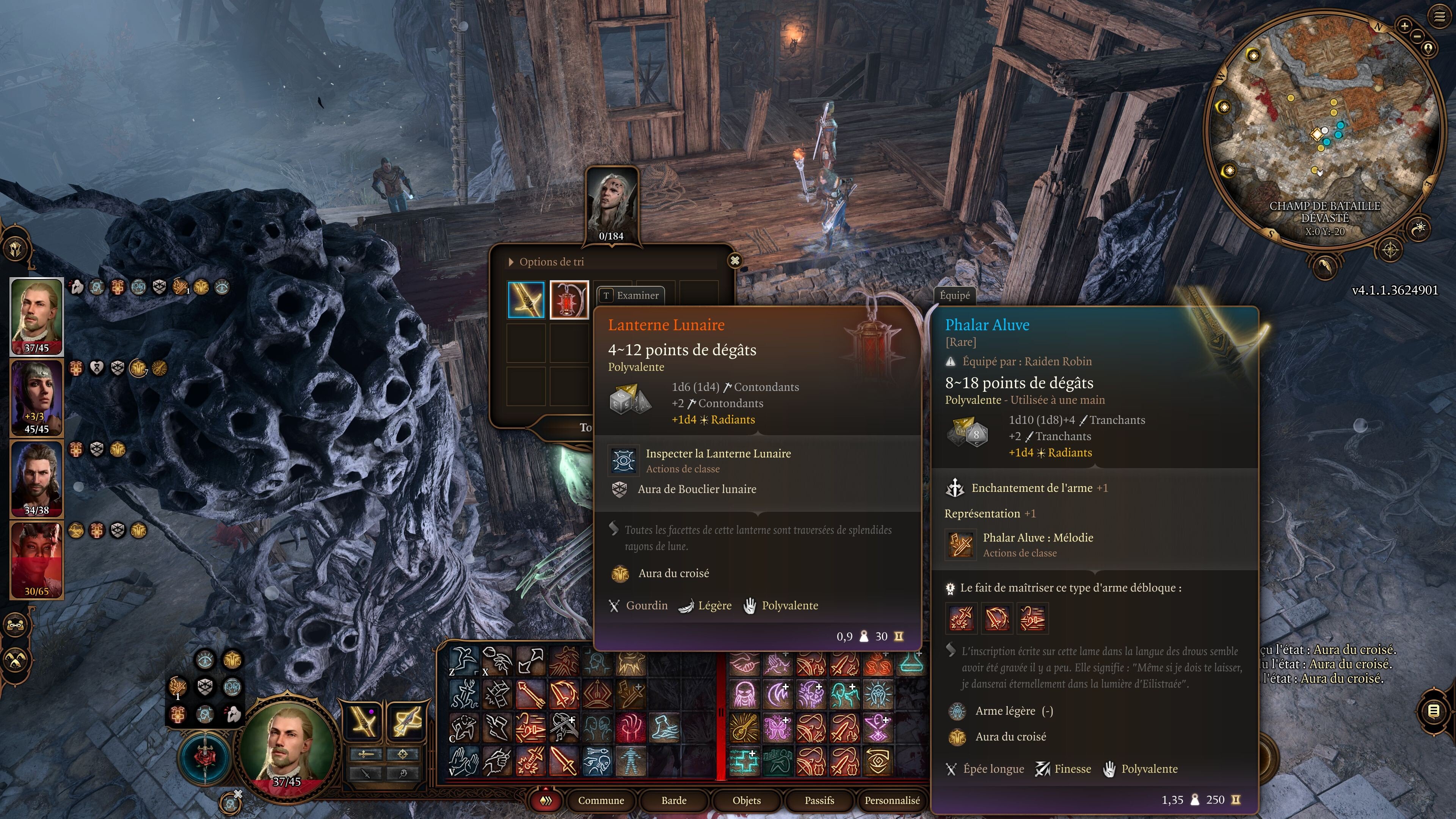Select the dark-haired party member with 45/45 HP
1456x819 pixels.
(37, 397)
